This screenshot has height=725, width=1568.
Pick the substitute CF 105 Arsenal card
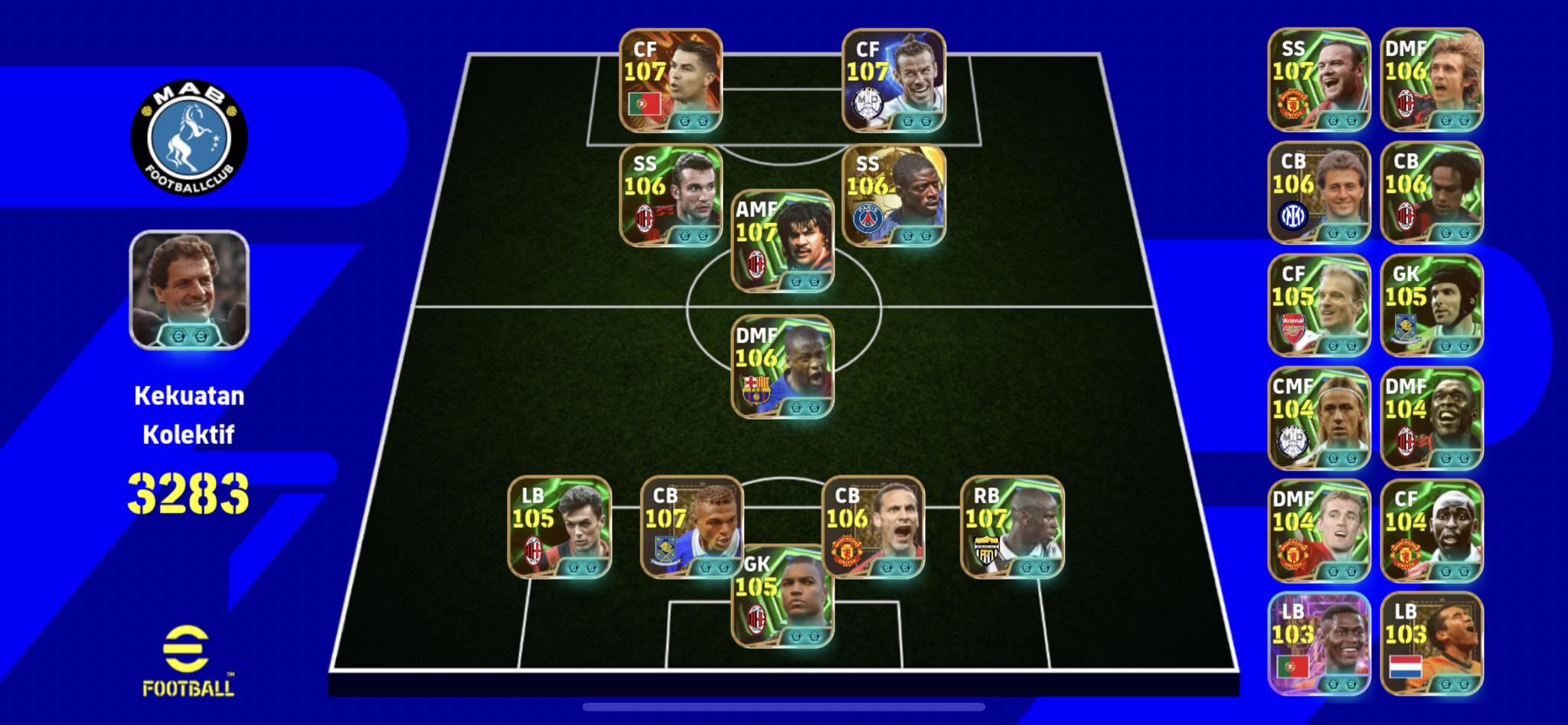pyautogui.click(x=1318, y=305)
